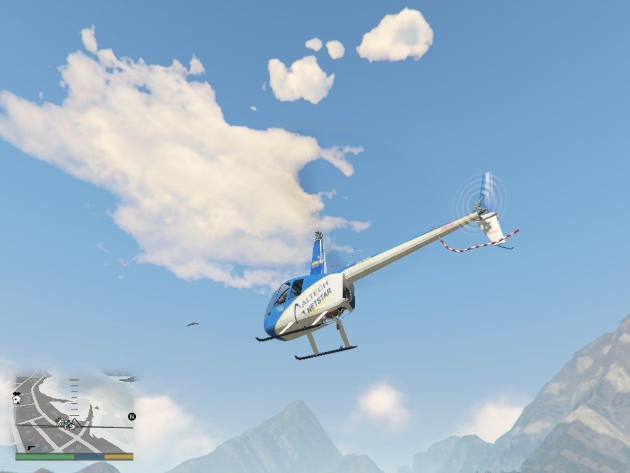Click the pistol blip on the minimap
Viewport: 630px width, 473px height.
(x=31, y=447)
